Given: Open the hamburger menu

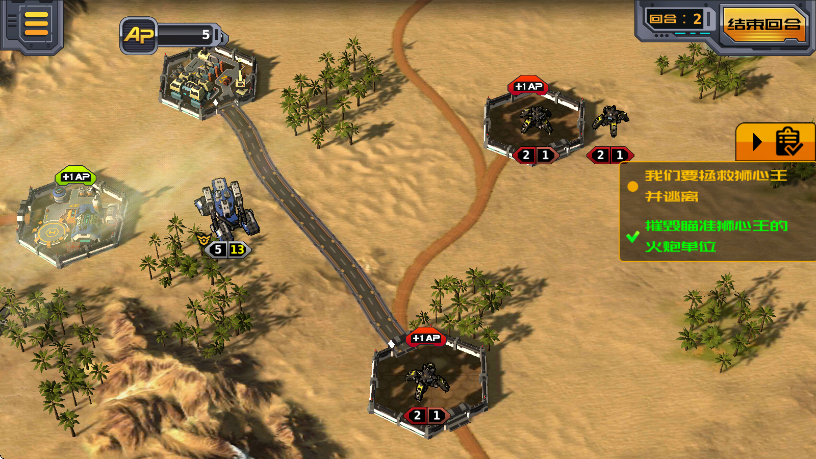Looking at the screenshot, I should [37, 23].
